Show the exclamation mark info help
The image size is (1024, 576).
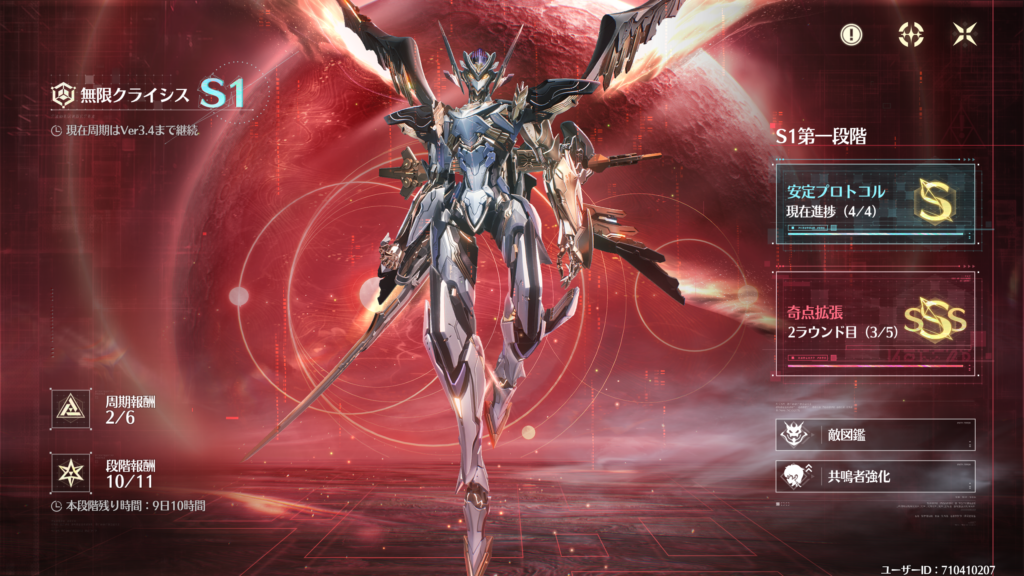click(851, 34)
